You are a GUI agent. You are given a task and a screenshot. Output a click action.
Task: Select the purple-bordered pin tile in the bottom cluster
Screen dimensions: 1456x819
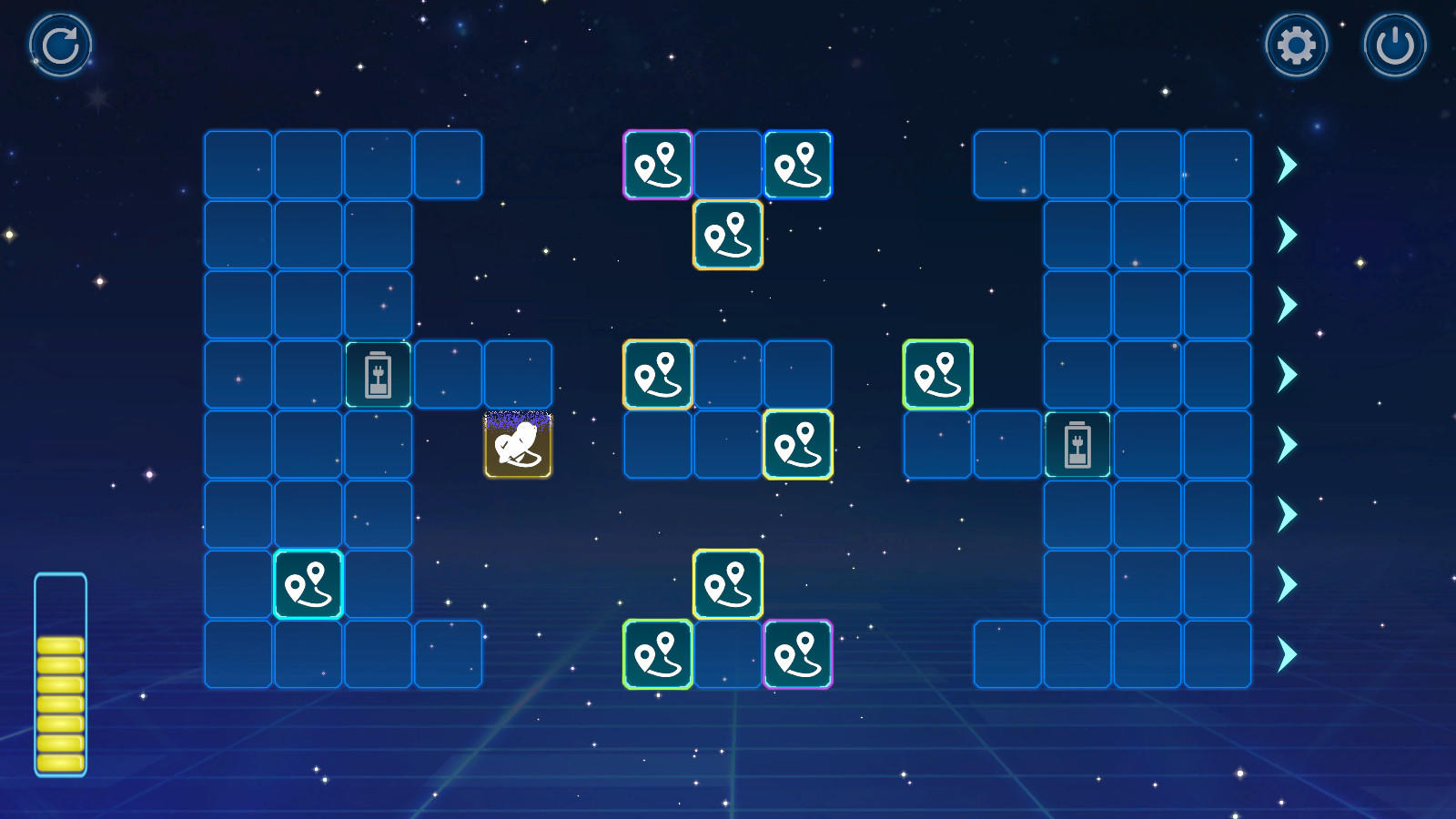(798, 652)
